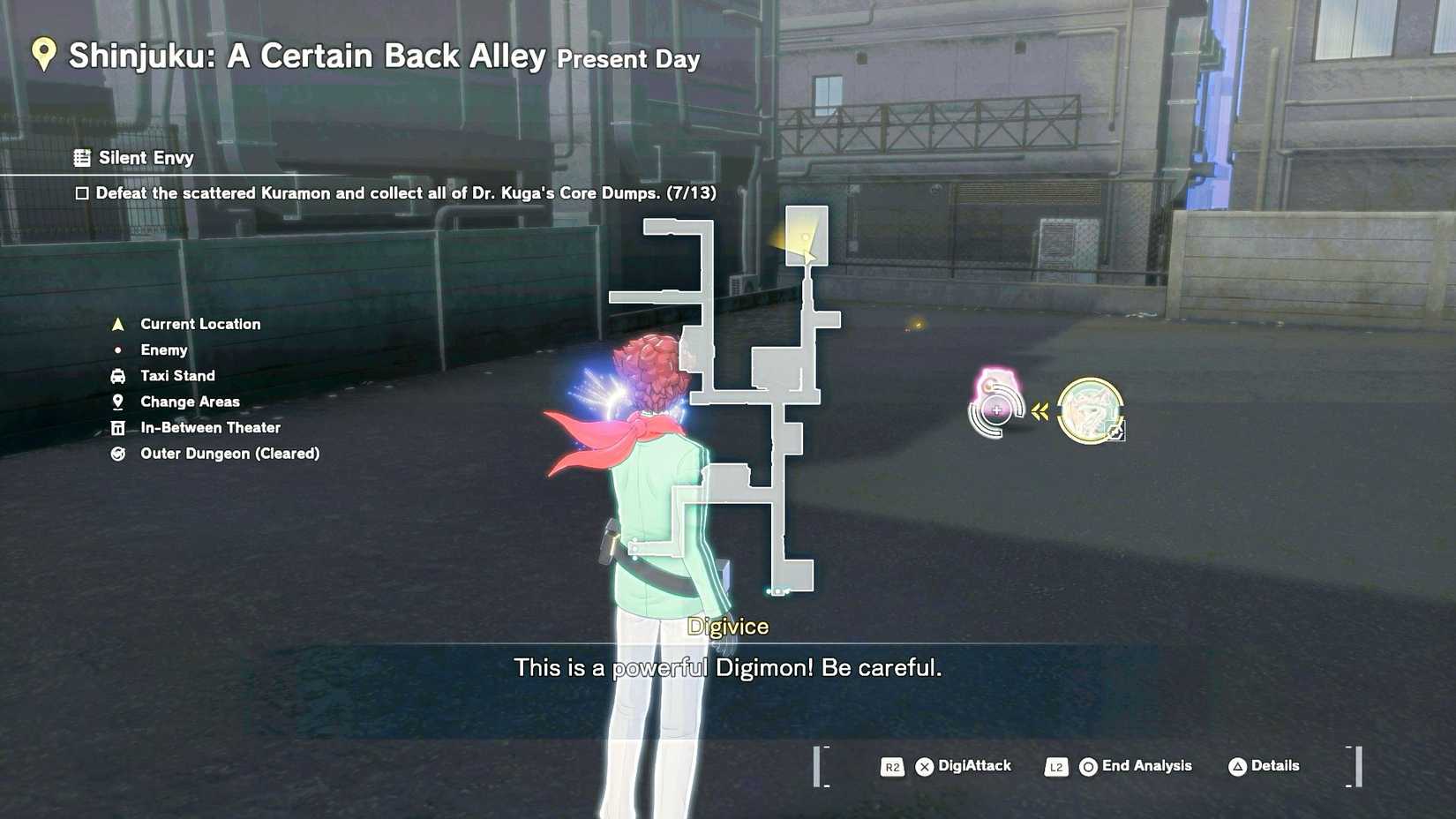The width and height of the screenshot is (1456, 819).
Task: Select the Outer Dungeon (Cleared) legend icon
Action: click(117, 454)
